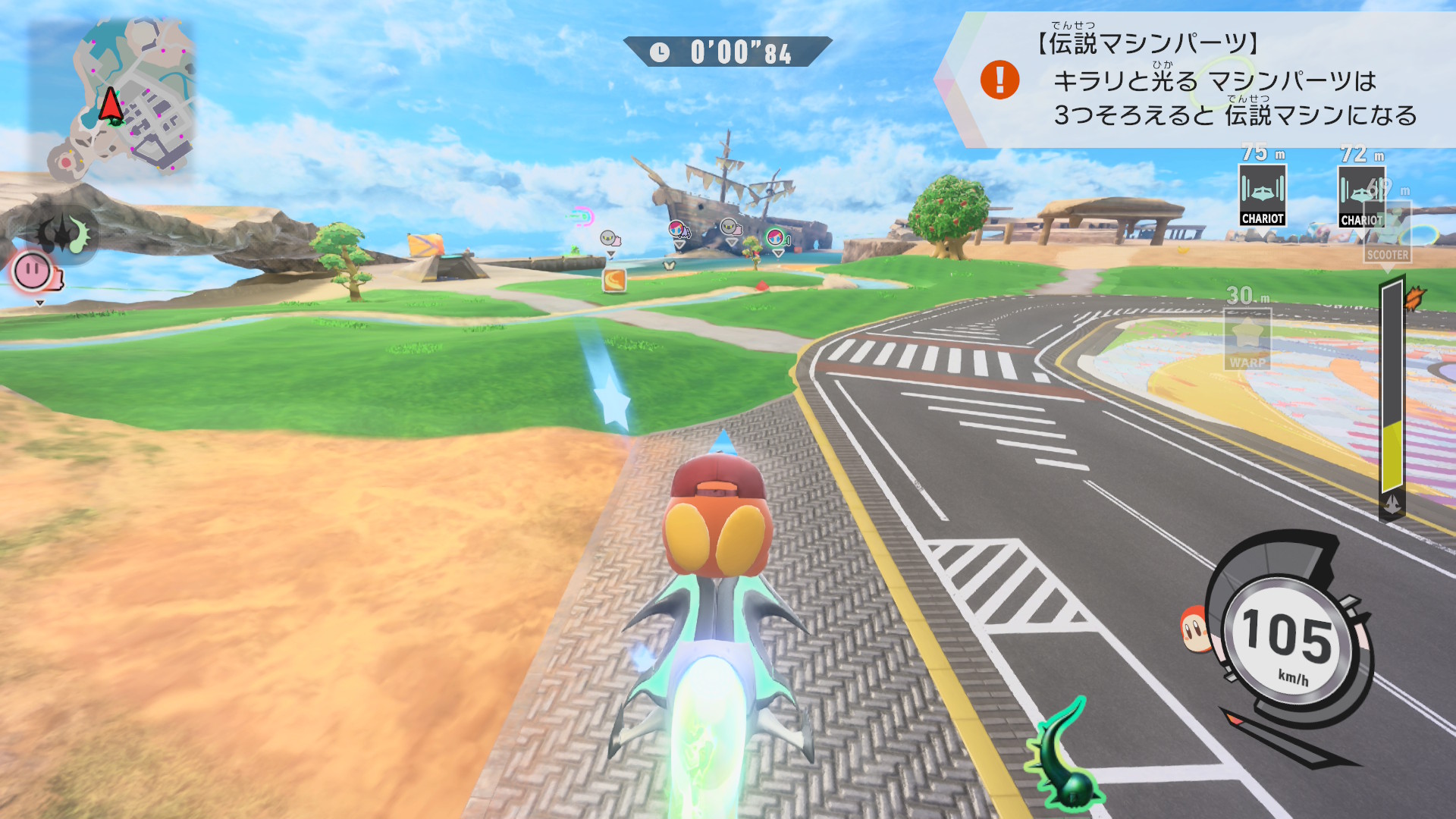The image size is (1456, 819).
Task: Select the orange exclamation alert icon
Action: pyautogui.click(x=999, y=80)
